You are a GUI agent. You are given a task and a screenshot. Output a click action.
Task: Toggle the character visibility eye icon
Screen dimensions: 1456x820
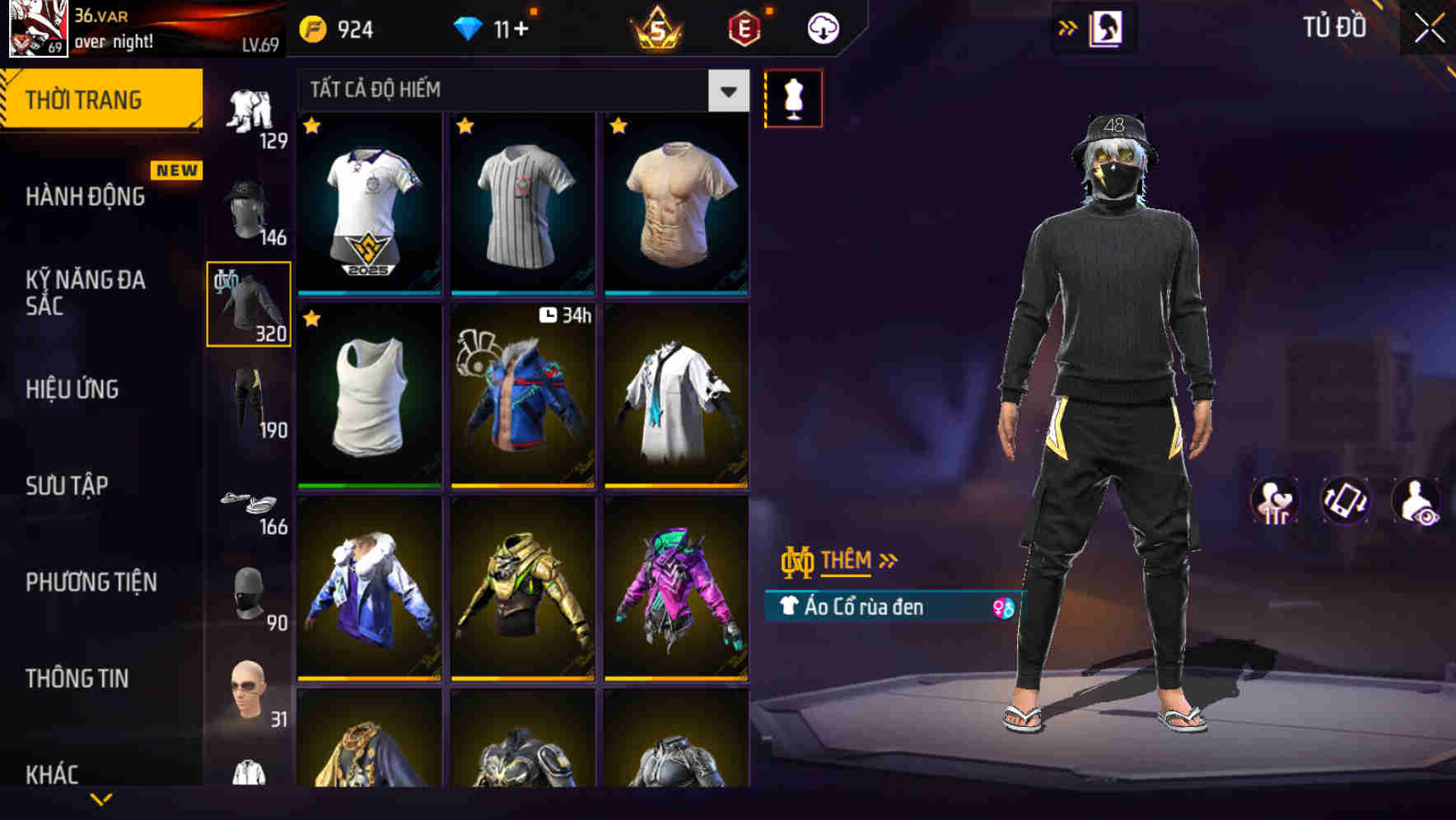point(1415,502)
